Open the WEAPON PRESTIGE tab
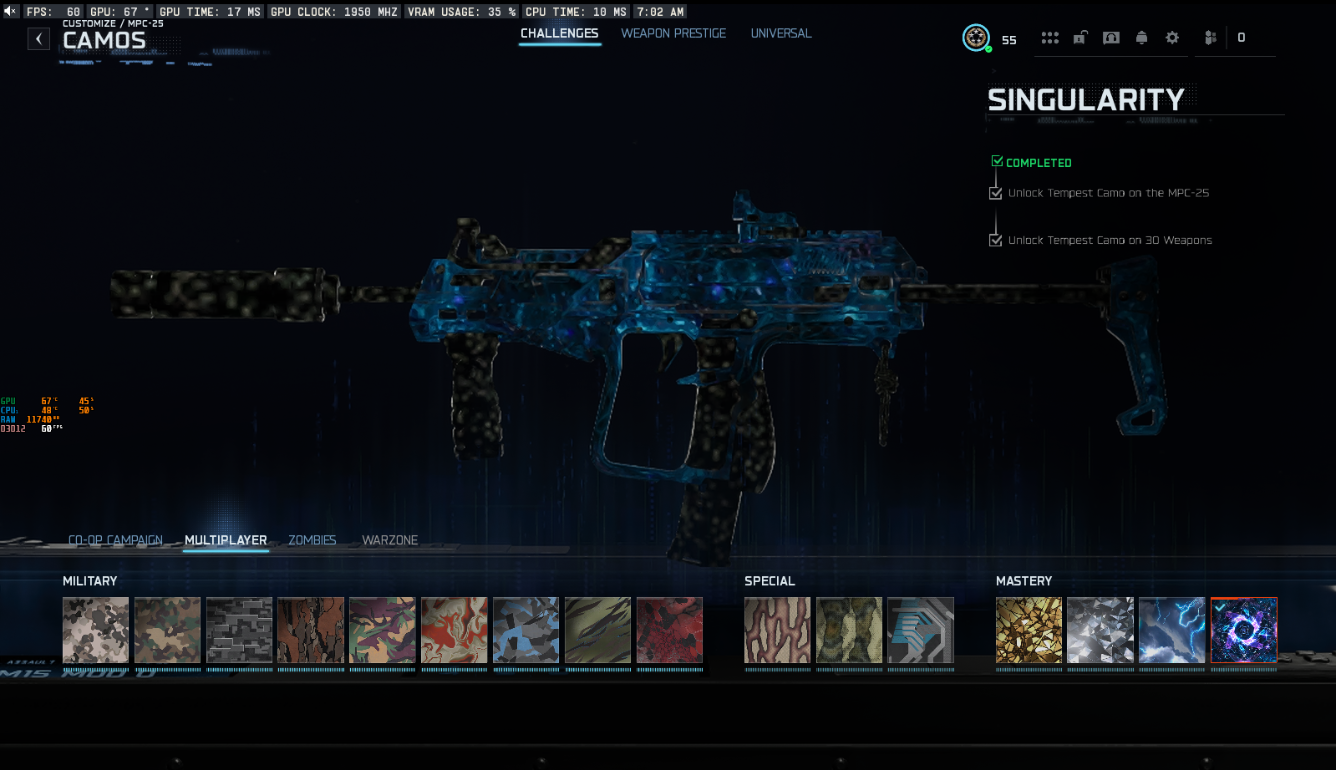Image resolution: width=1336 pixels, height=770 pixels. 673,33
